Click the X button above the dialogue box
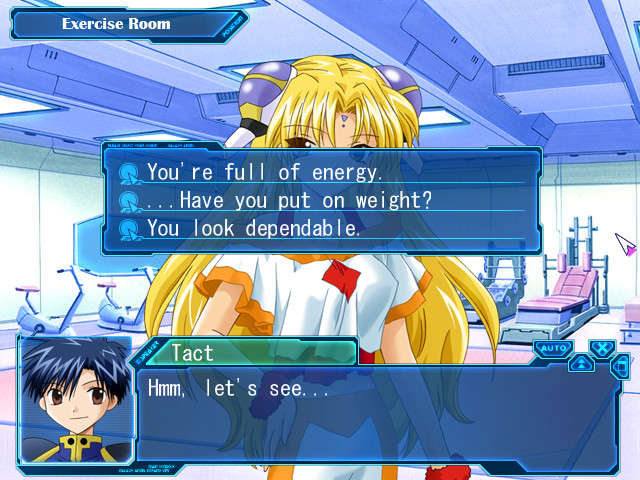 coord(601,348)
